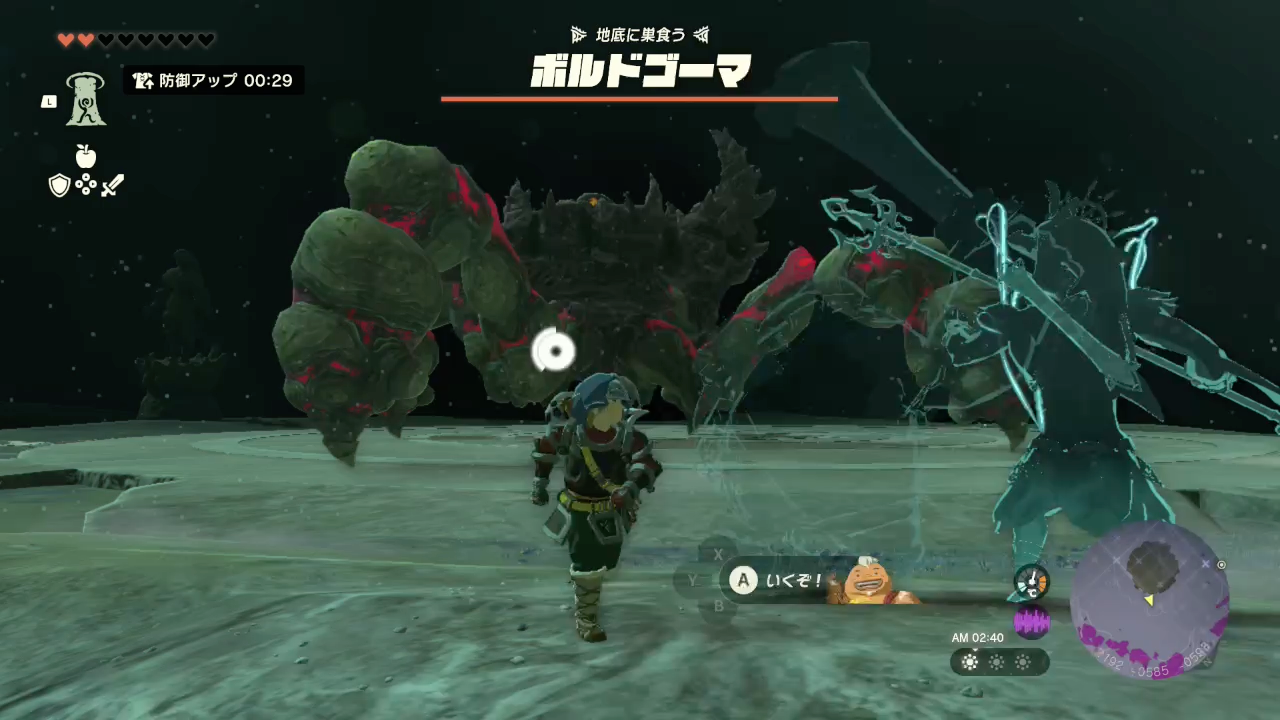This screenshot has height=720, width=1280.
Task: Click the red boss health bar
Action: click(639, 99)
